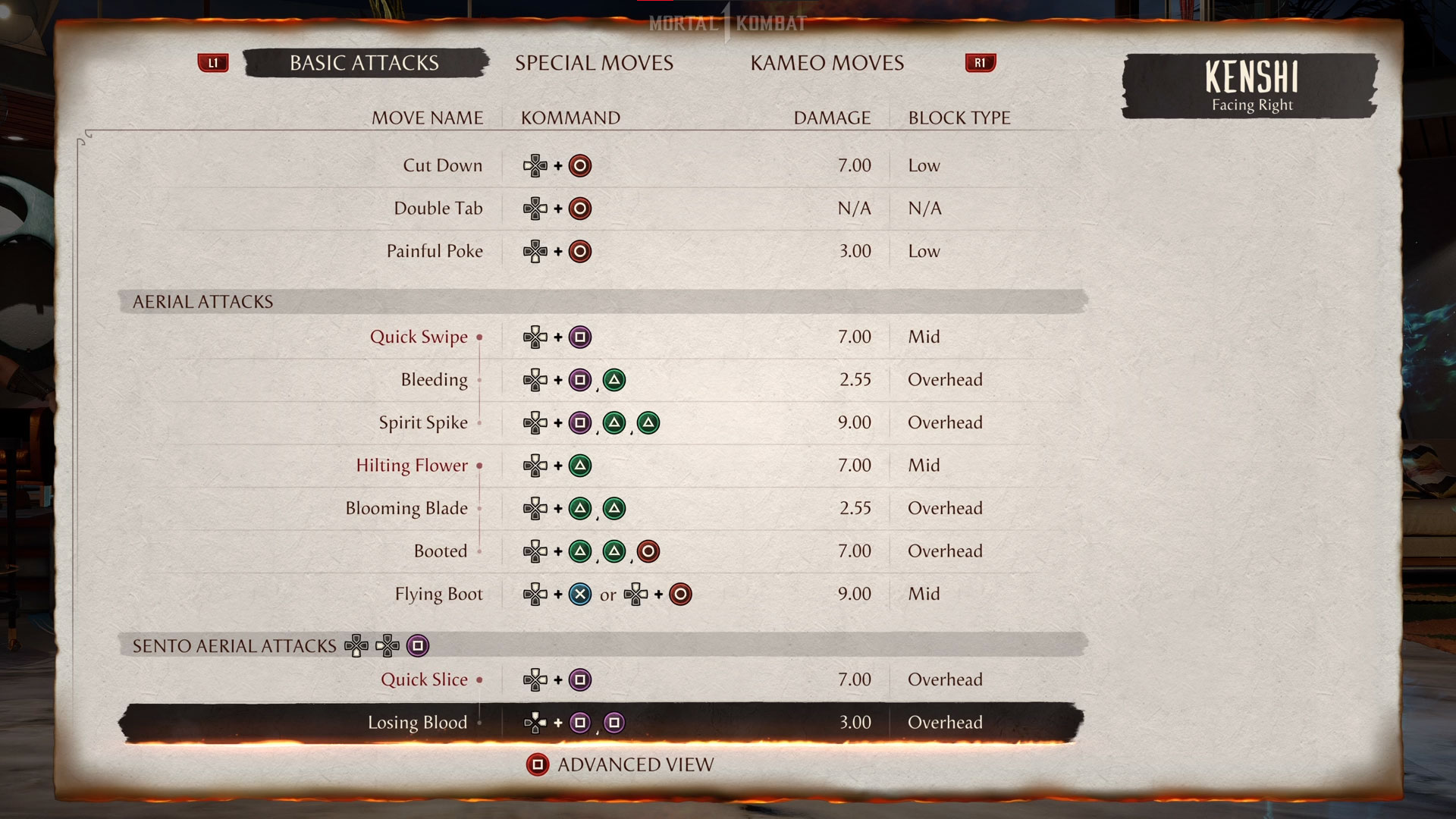Image resolution: width=1456 pixels, height=819 pixels.
Task: Select the Losing Blood highlighted row
Action: [x=417, y=723]
